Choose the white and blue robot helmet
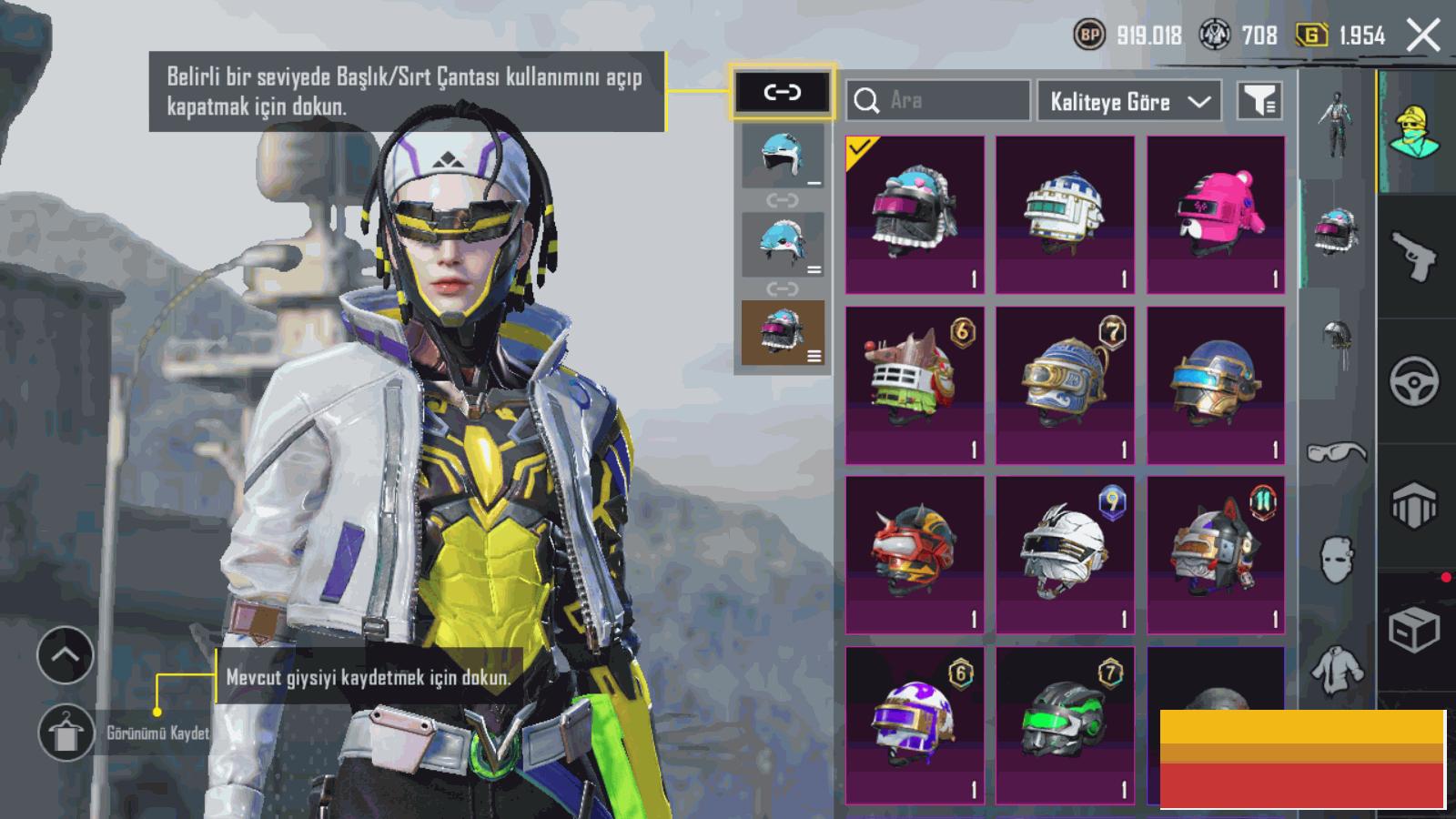Viewport: 1456px width, 819px height. pyautogui.click(x=1065, y=215)
